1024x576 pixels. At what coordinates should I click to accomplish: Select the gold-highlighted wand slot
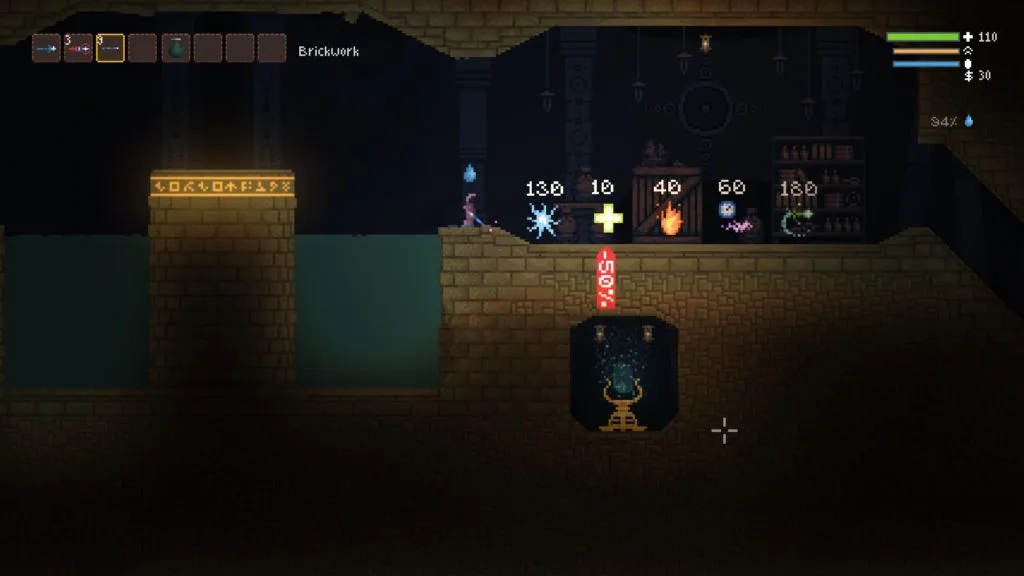(110, 48)
